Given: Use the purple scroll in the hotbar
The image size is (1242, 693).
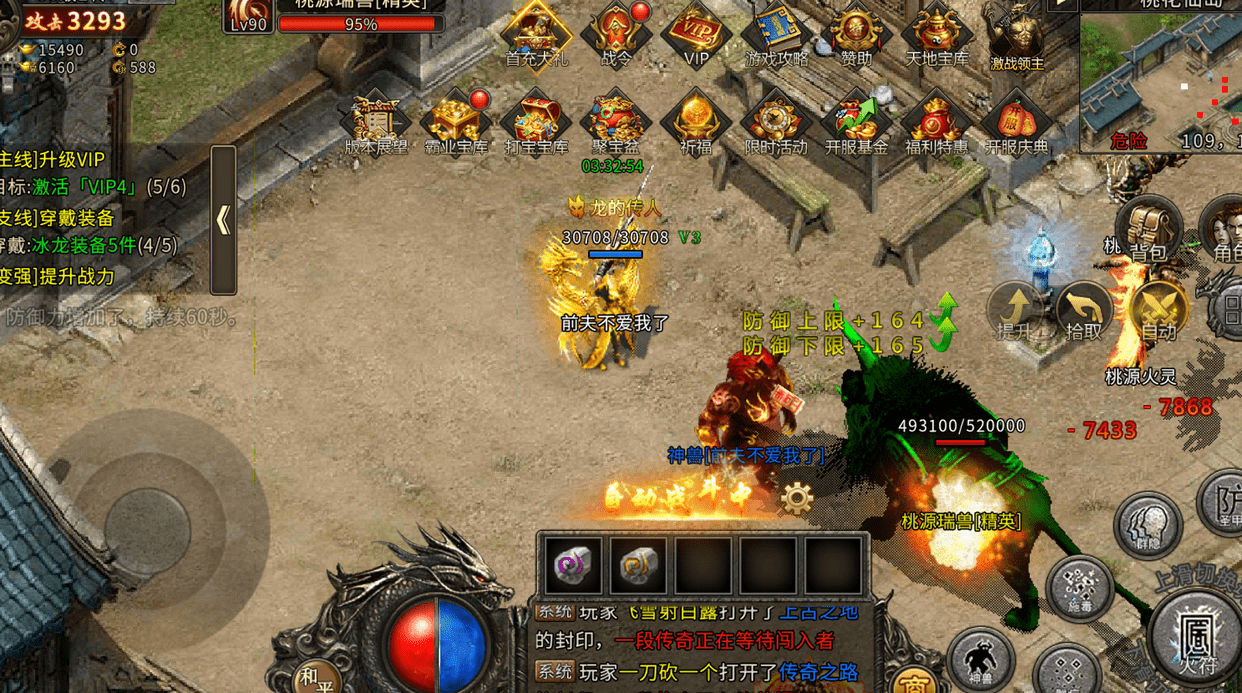Looking at the screenshot, I should coord(574,566).
